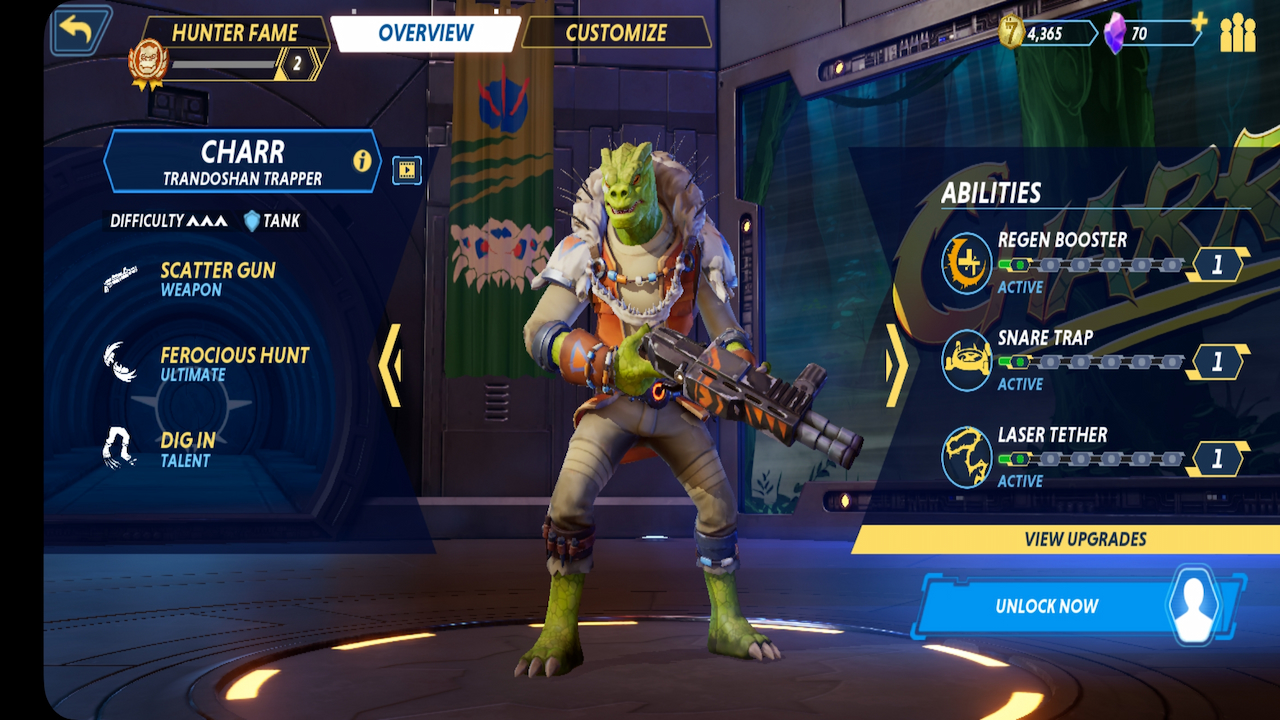Cycle to the previous hunter with left arrow
This screenshot has height=720, width=1280.
(390, 365)
